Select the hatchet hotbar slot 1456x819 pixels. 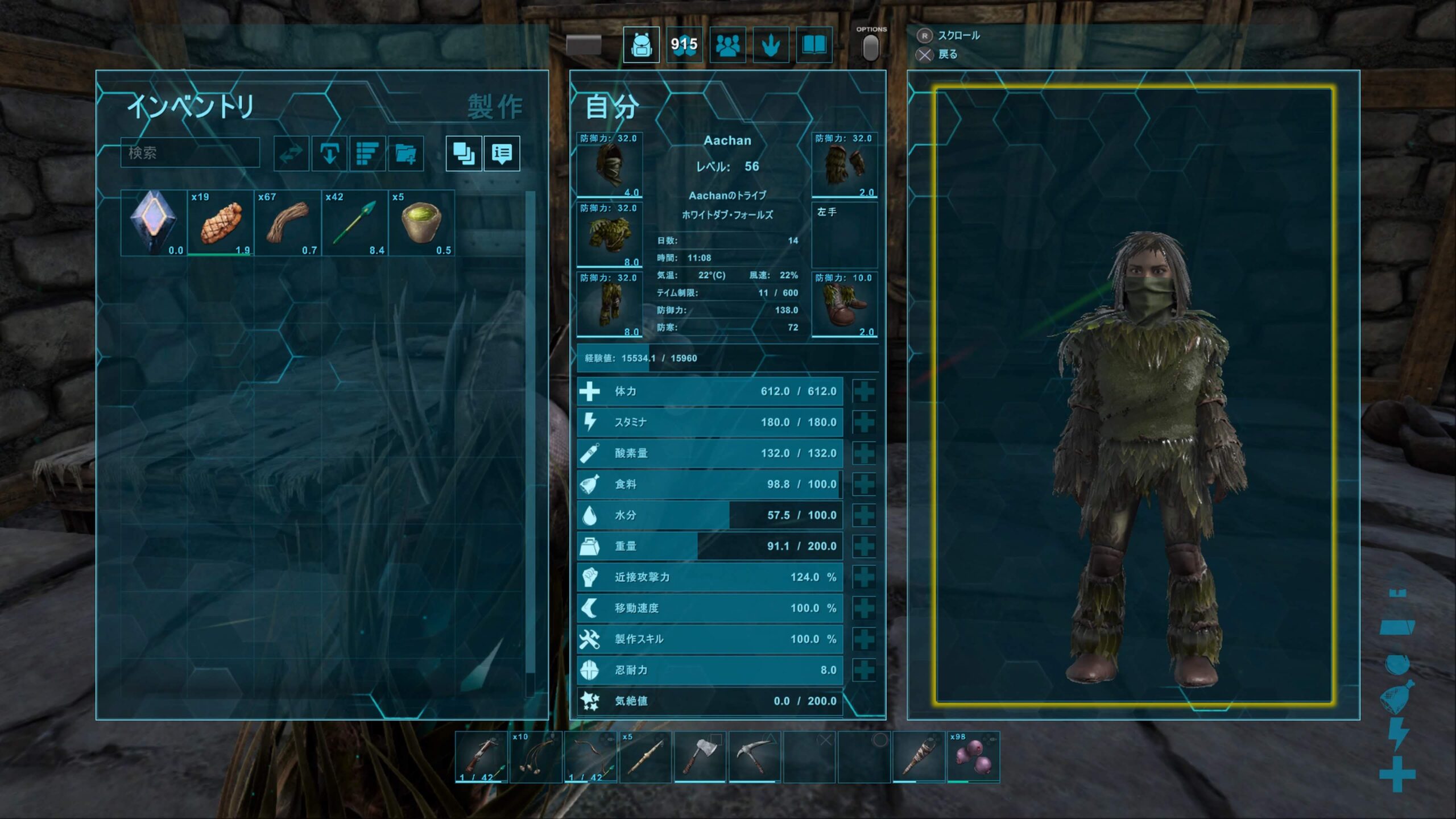click(700, 756)
